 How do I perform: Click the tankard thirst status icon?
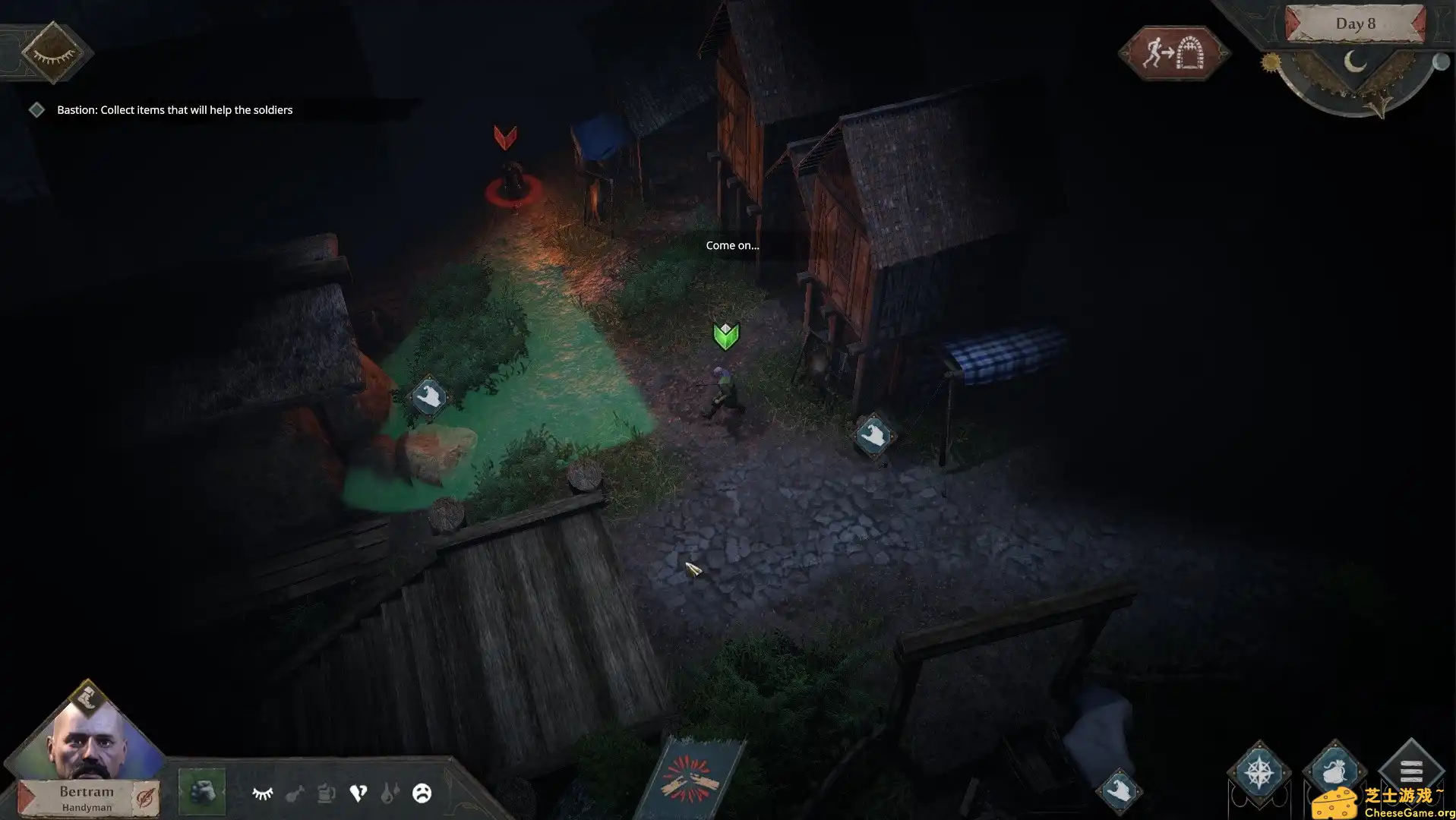pyautogui.click(x=325, y=792)
